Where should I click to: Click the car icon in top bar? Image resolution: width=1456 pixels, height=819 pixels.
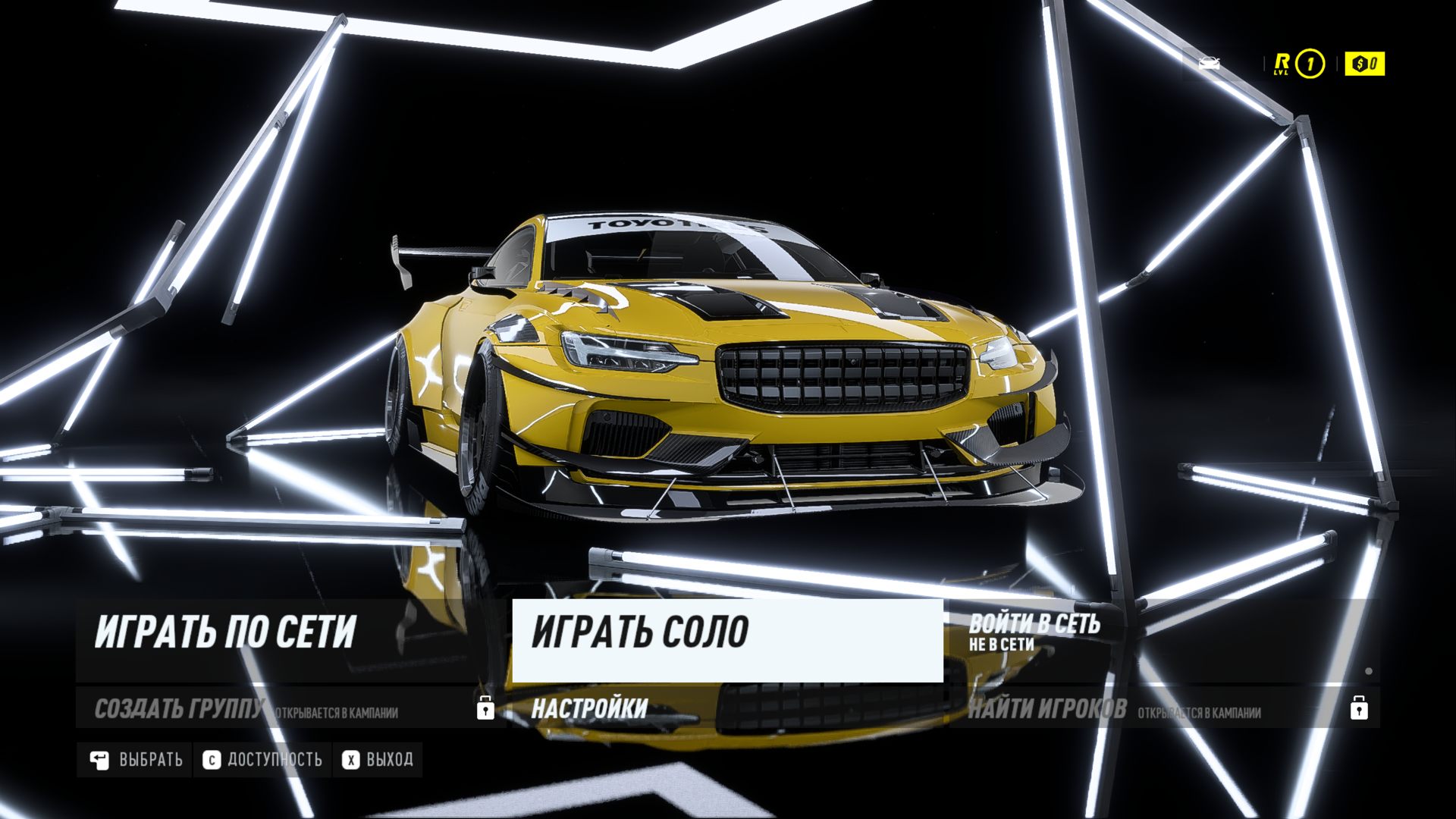pos(1210,64)
